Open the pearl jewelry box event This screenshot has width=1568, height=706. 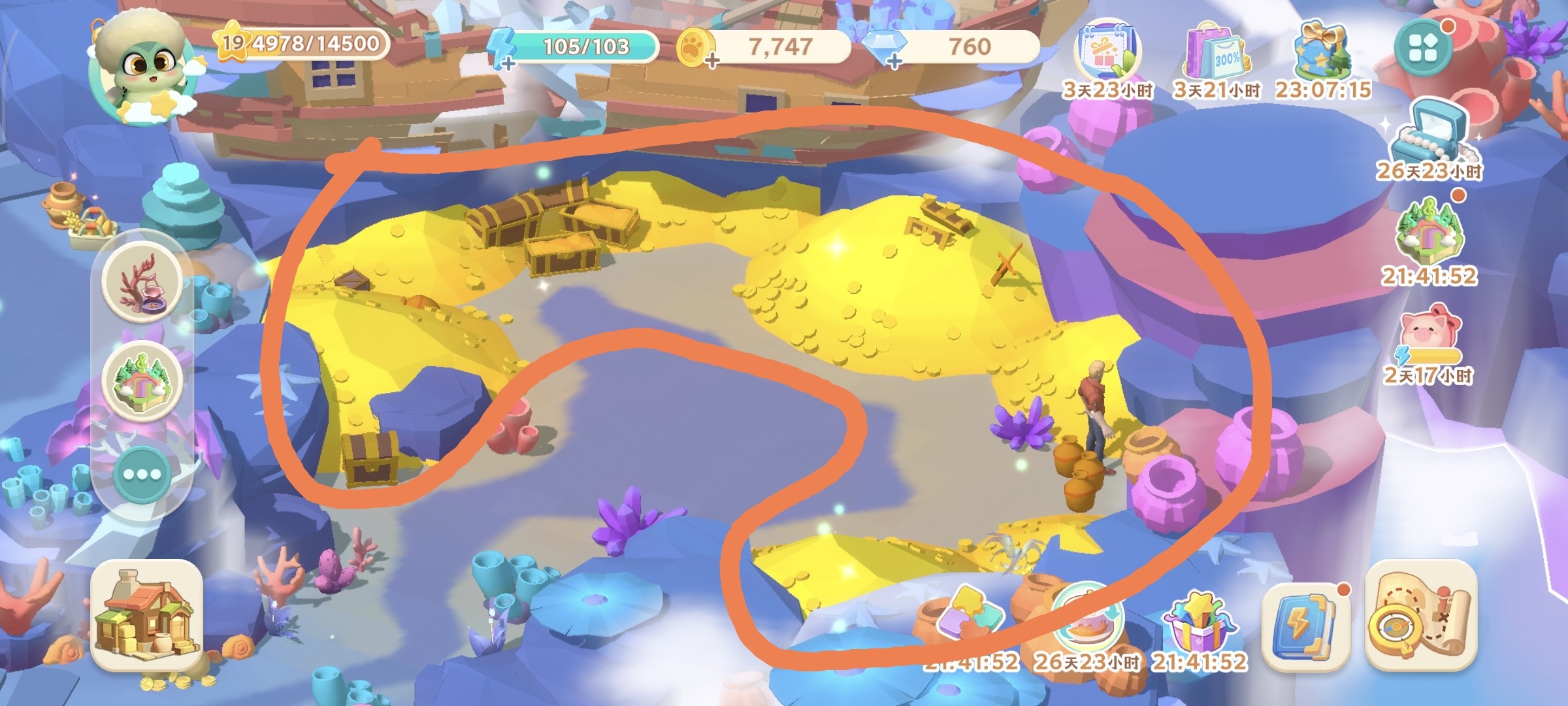tap(1429, 134)
